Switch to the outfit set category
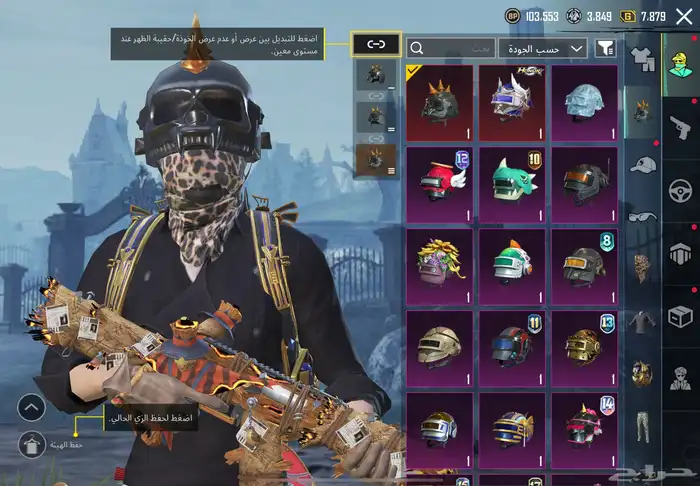Image resolution: width=700 pixels, height=486 pixels. [x=642, y=59]
